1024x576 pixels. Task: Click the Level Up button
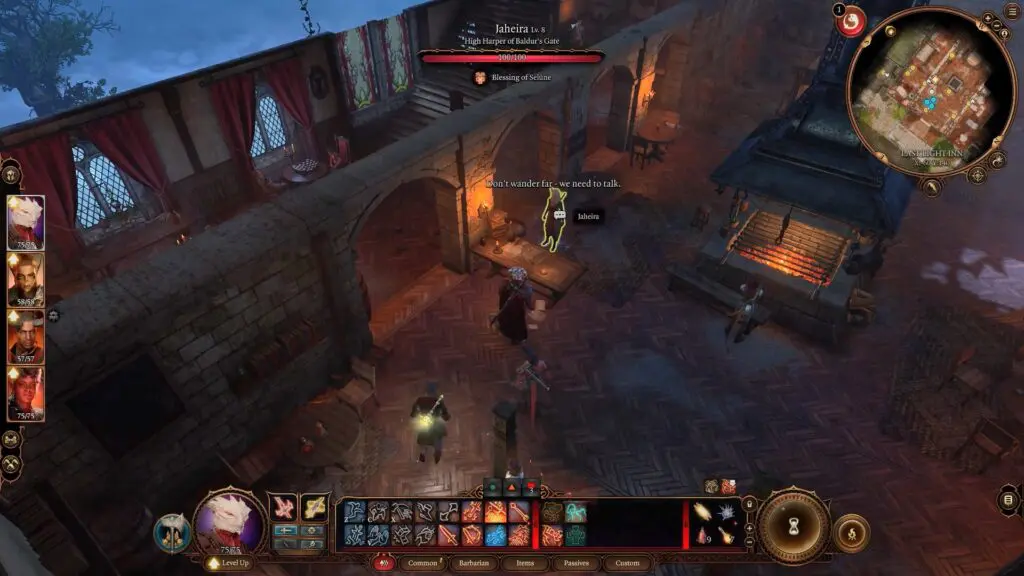pyautogui.click(x=230, y=563)
